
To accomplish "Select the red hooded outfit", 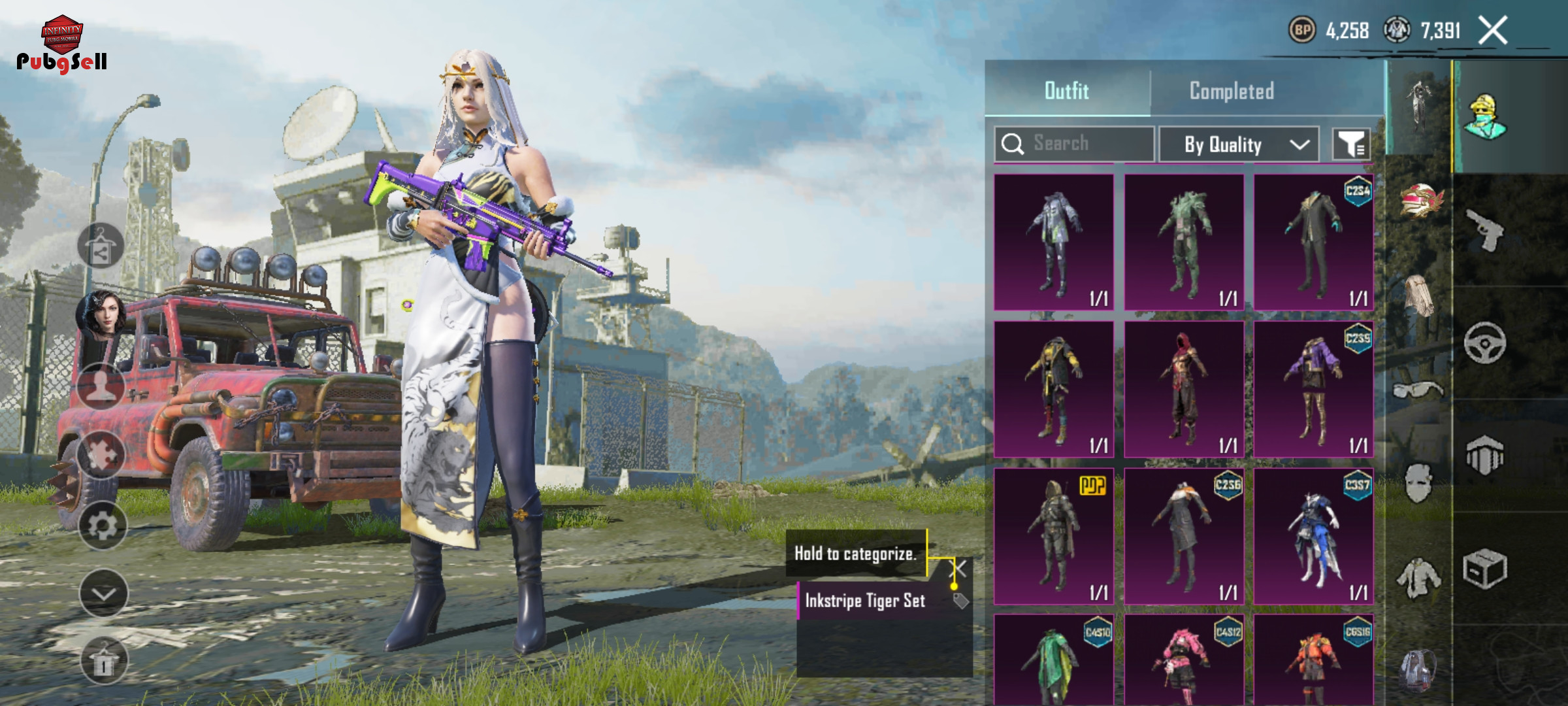I will (x=1184, y=390).
